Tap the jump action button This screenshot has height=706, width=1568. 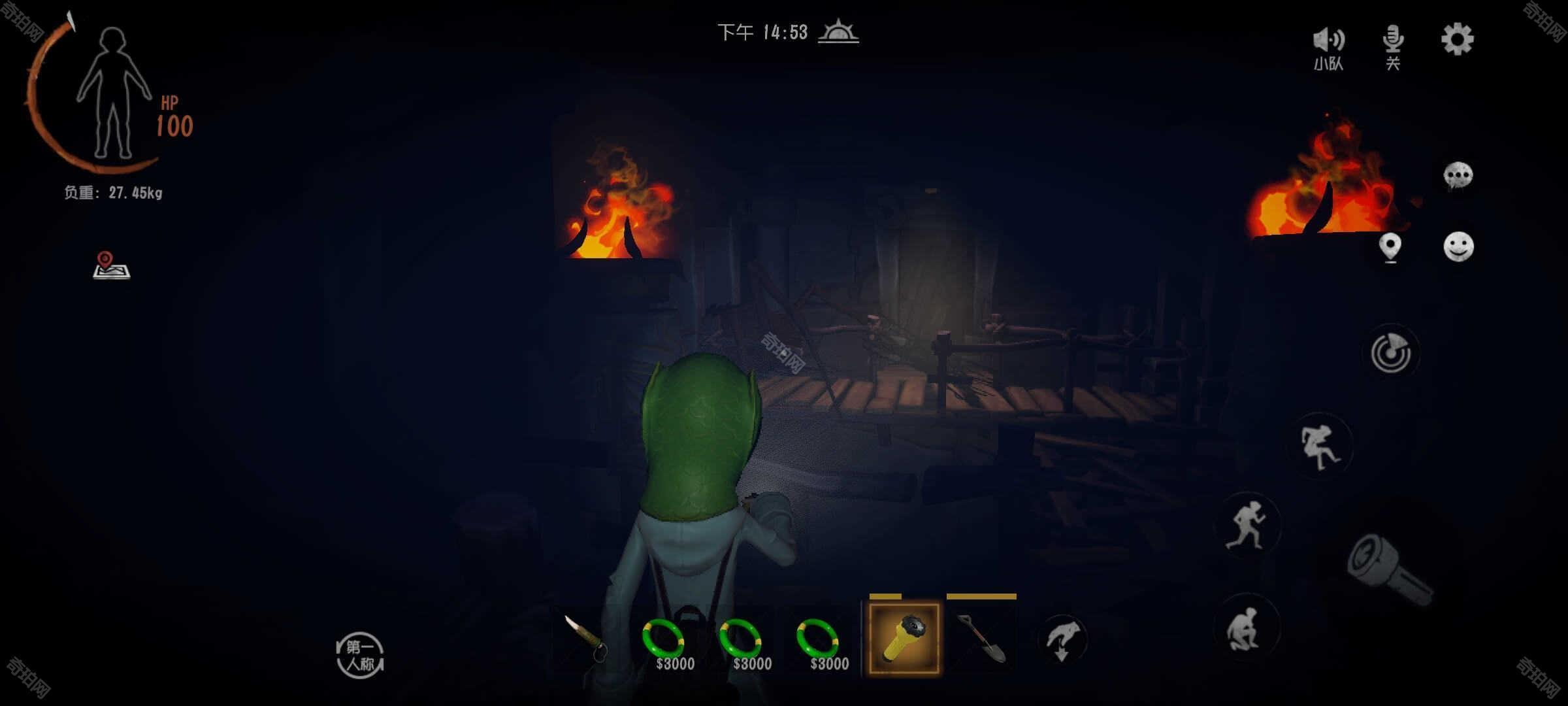(x=1320, y=447)
